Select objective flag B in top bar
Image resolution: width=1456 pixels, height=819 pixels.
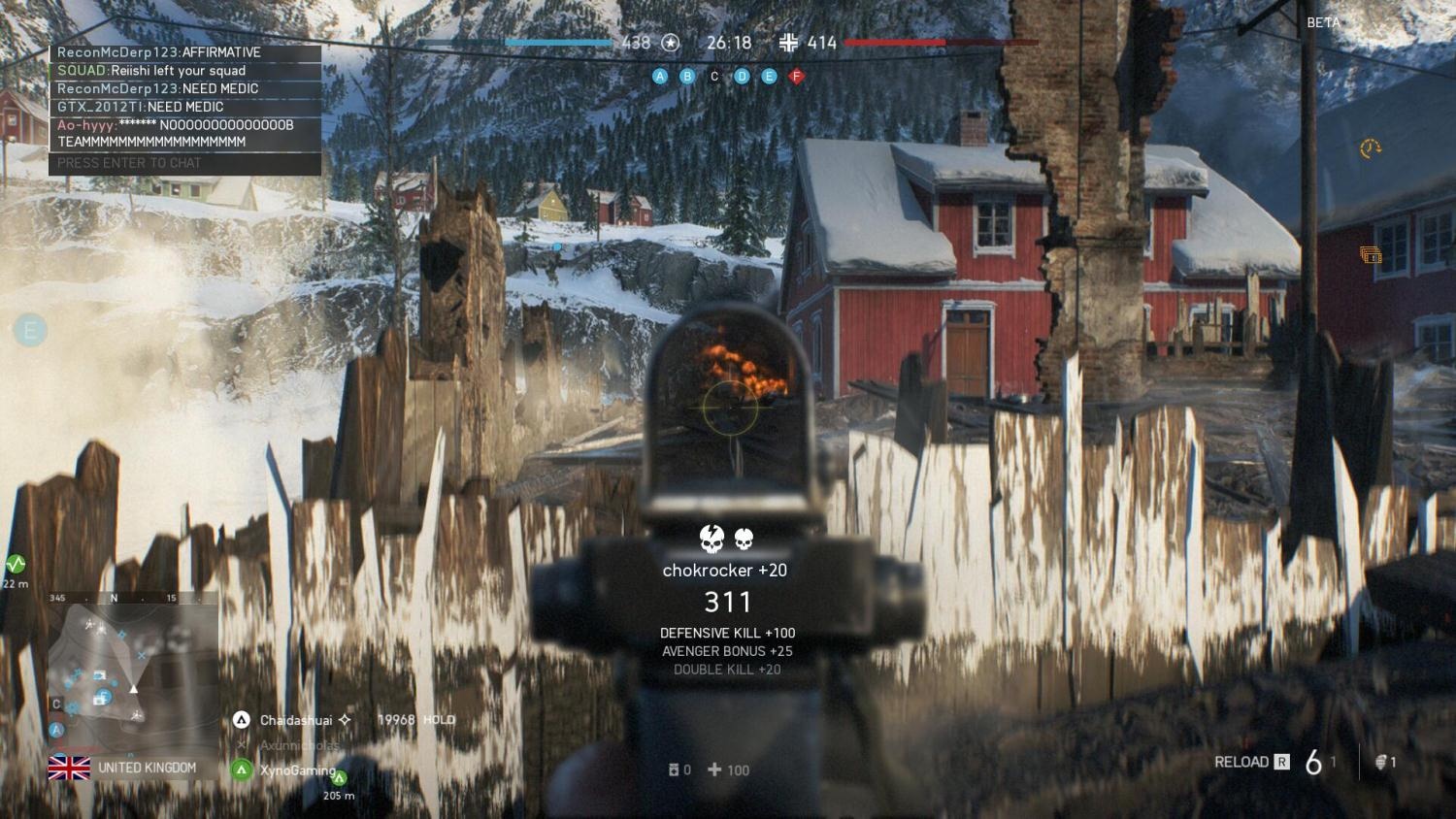coord(687,76)
